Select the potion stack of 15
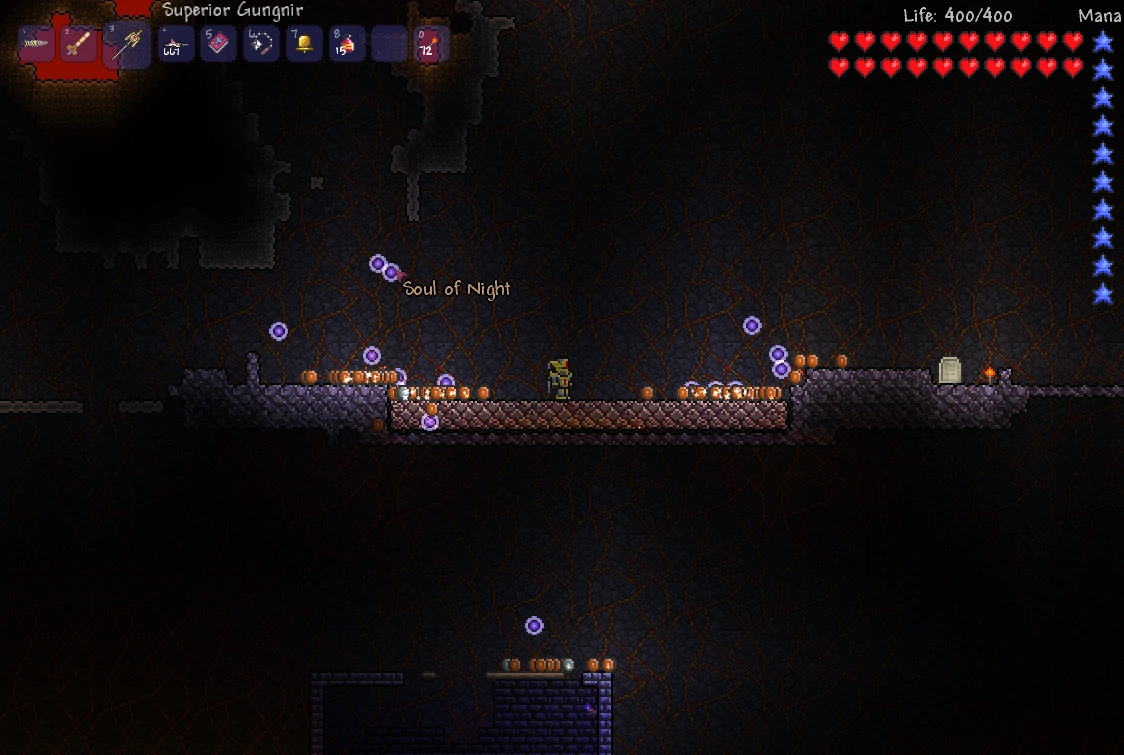1124x755 pixels. tap(346, 44)
